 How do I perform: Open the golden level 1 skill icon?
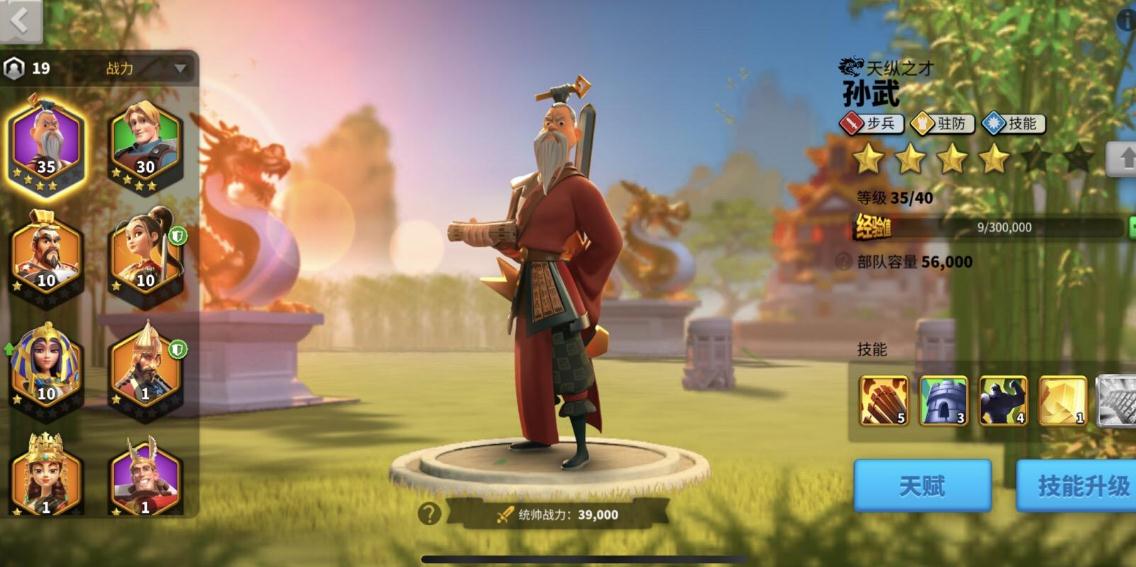click(1063, 400)
